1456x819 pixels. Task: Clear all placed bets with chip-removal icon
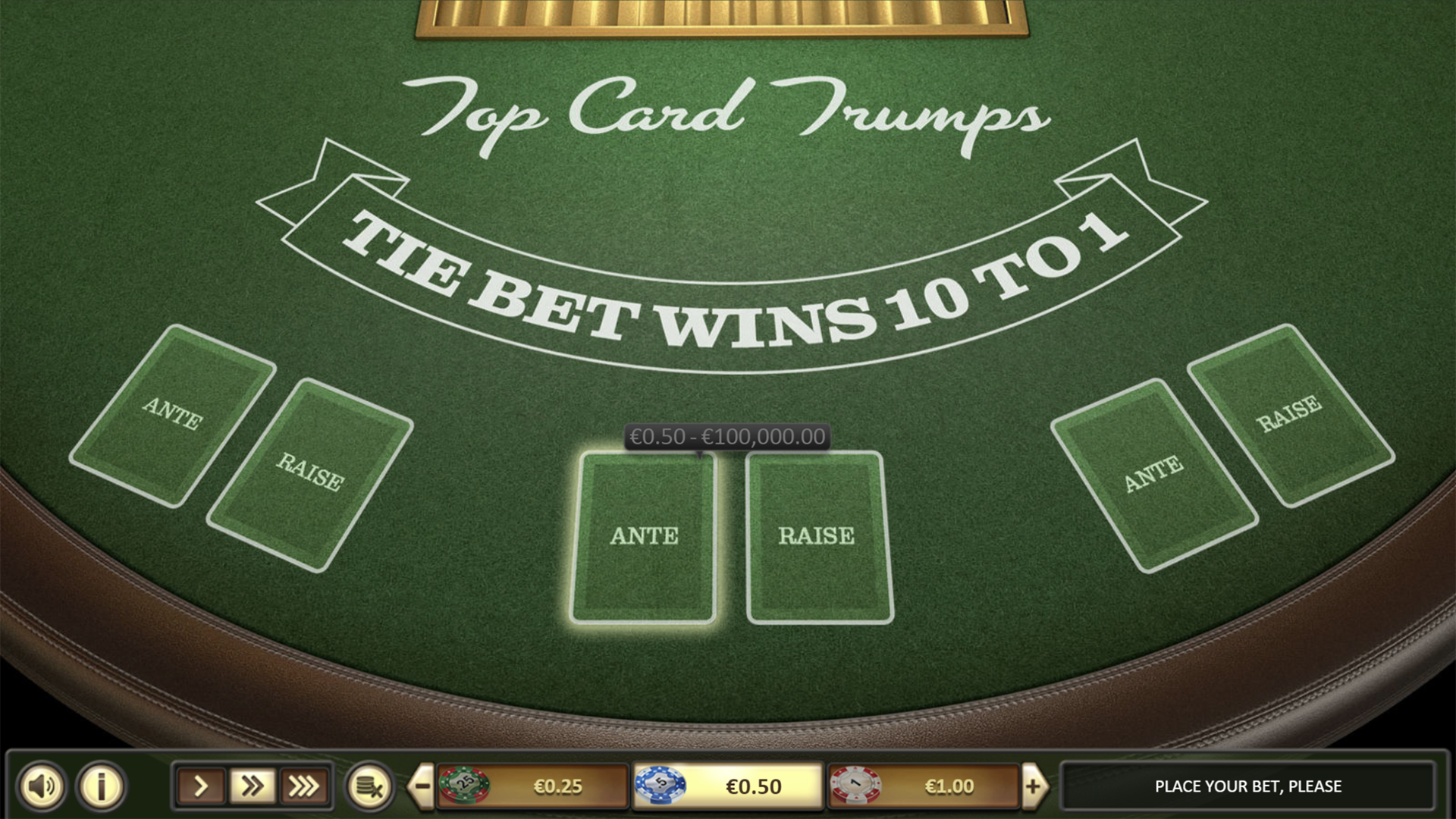pos(371,786)
